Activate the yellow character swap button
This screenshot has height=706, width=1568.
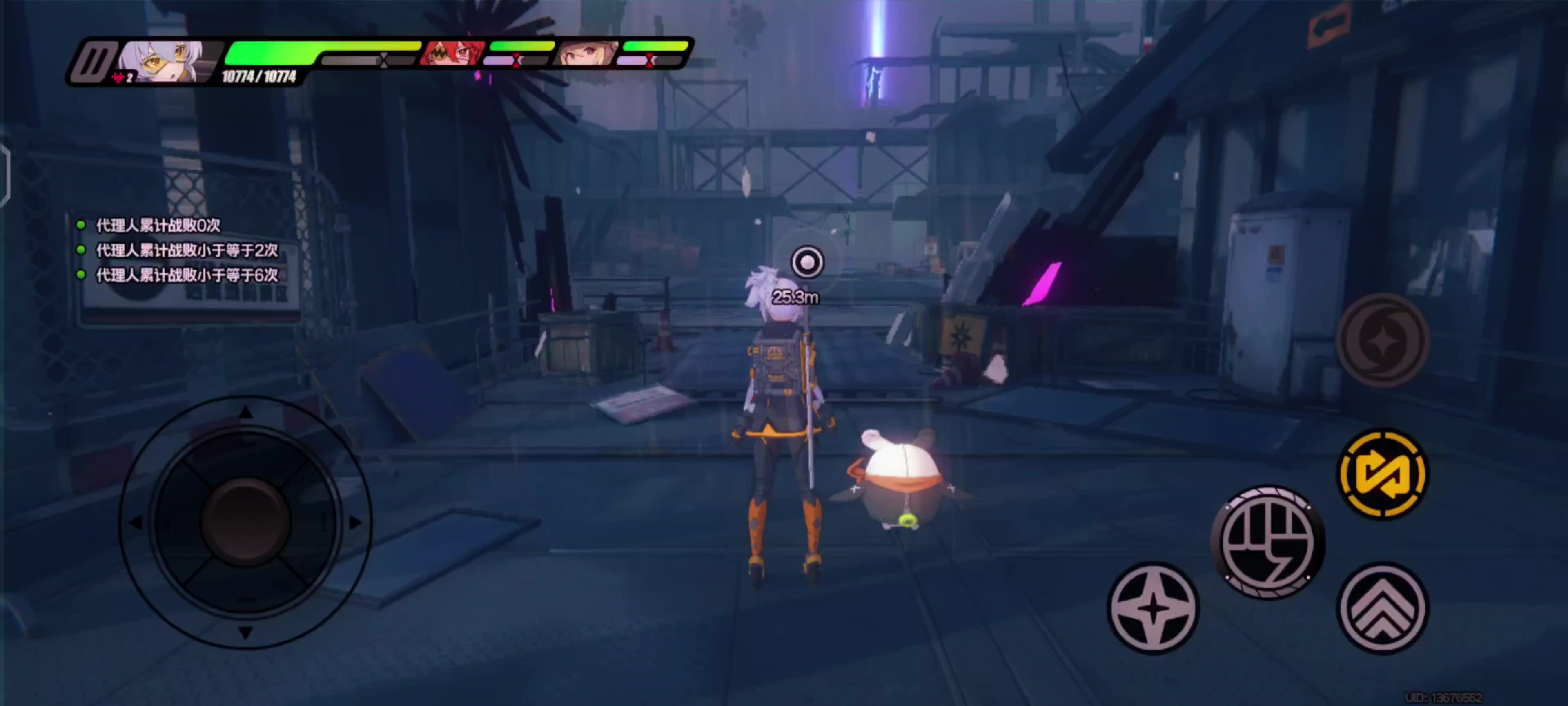pos(1383,474)
